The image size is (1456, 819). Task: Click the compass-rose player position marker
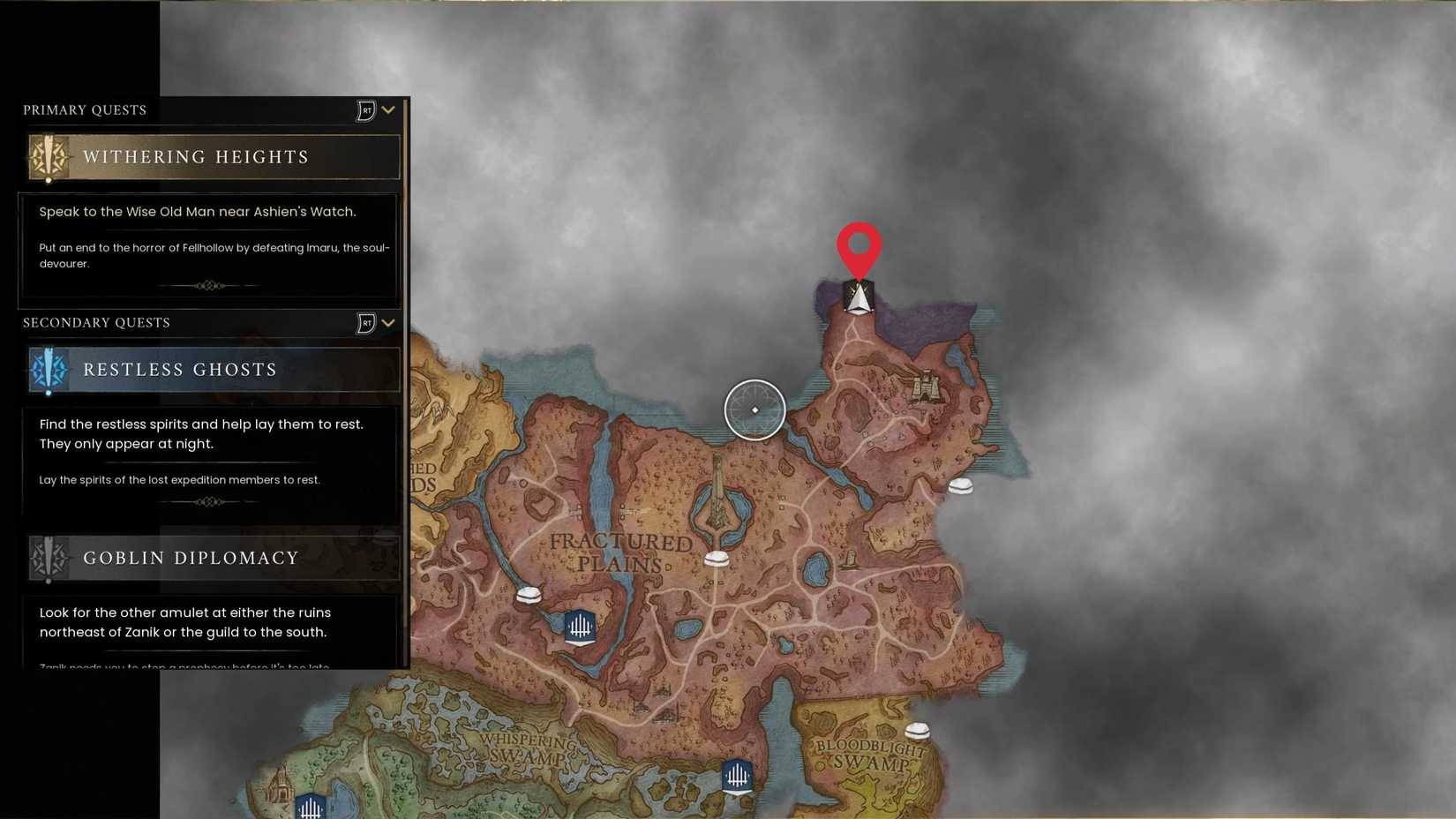(x=755, y=409)
